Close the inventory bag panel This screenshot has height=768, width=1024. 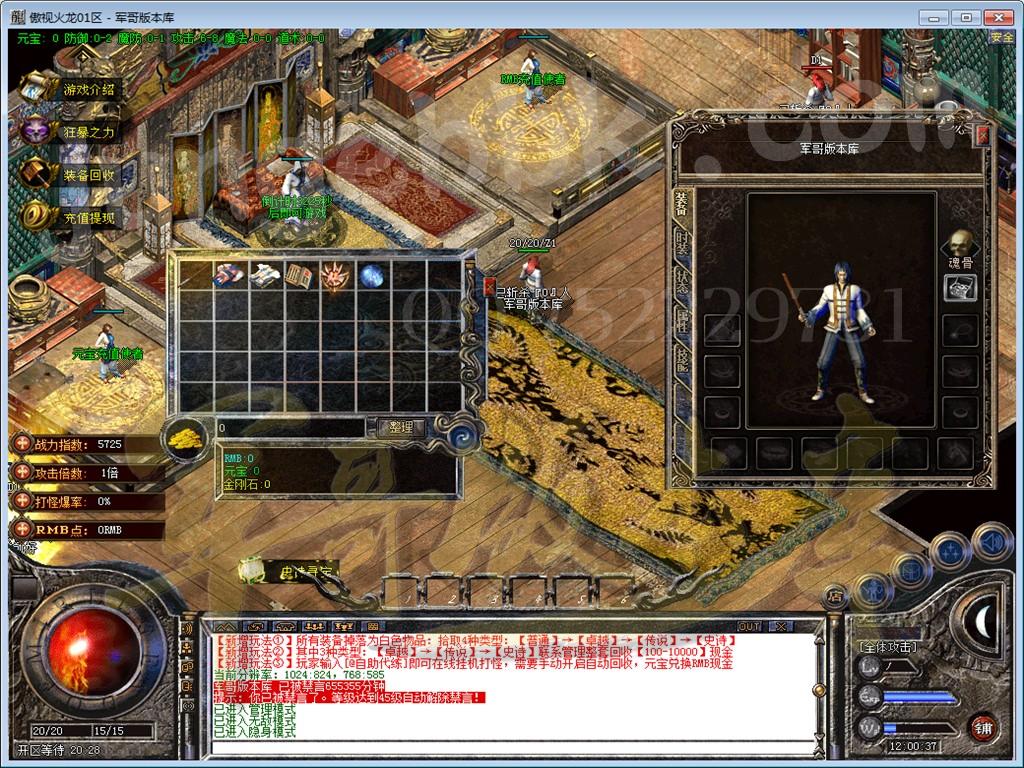489,286
